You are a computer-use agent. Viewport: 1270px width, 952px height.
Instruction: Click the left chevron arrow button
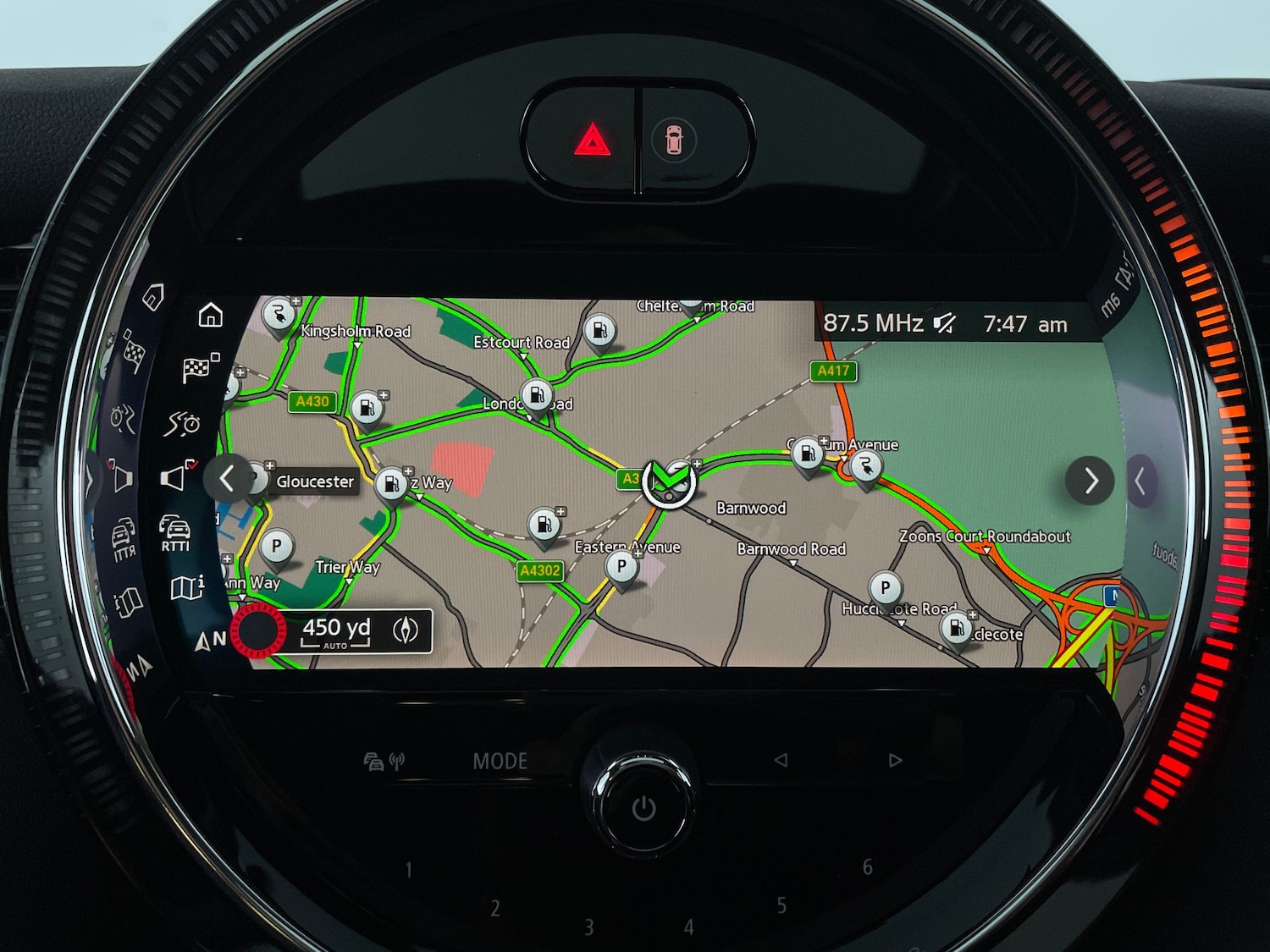click(227, 479)
